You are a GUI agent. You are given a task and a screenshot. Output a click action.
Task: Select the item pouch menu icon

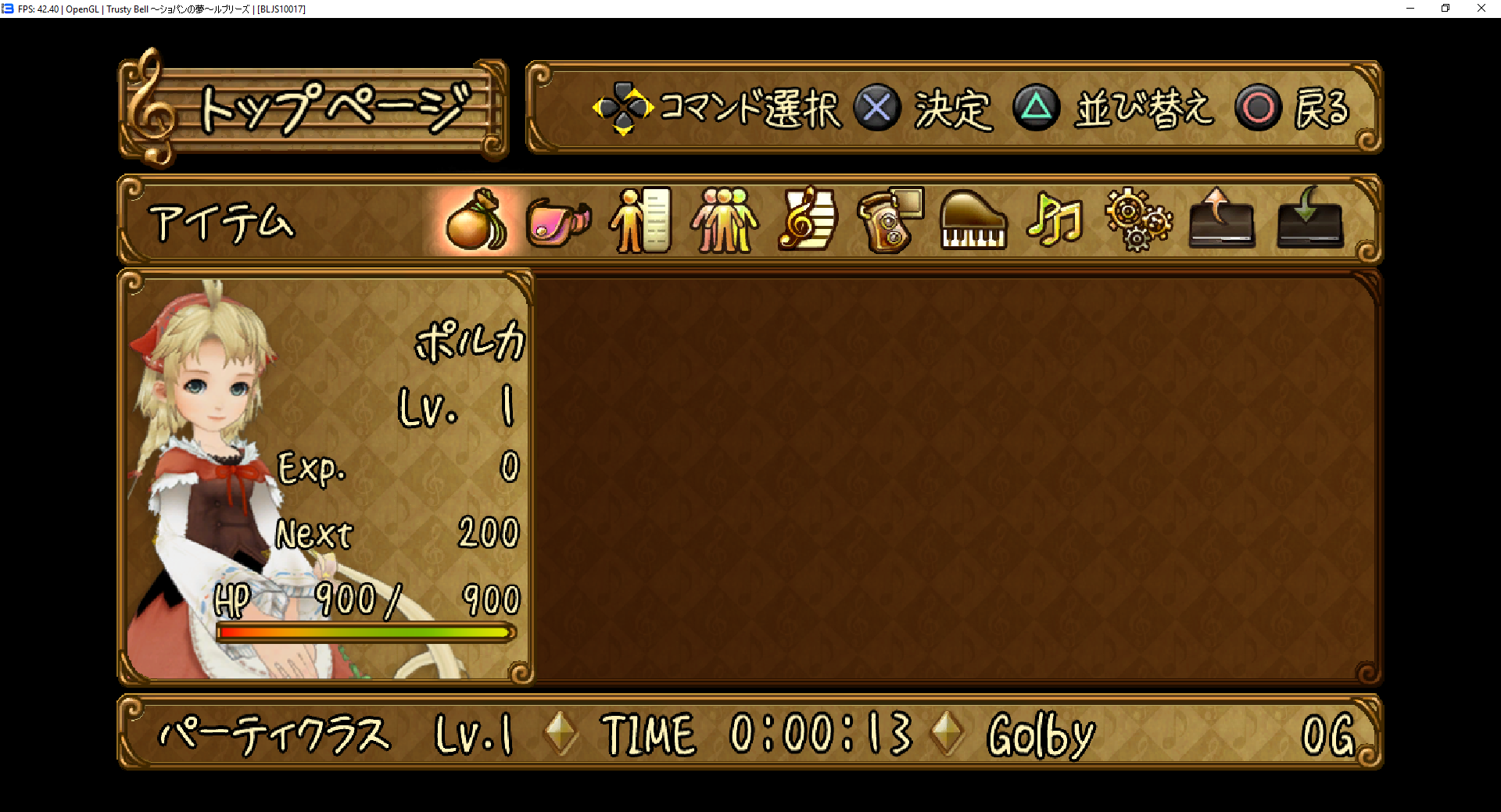pyautogui.click(x=475, y=221)
